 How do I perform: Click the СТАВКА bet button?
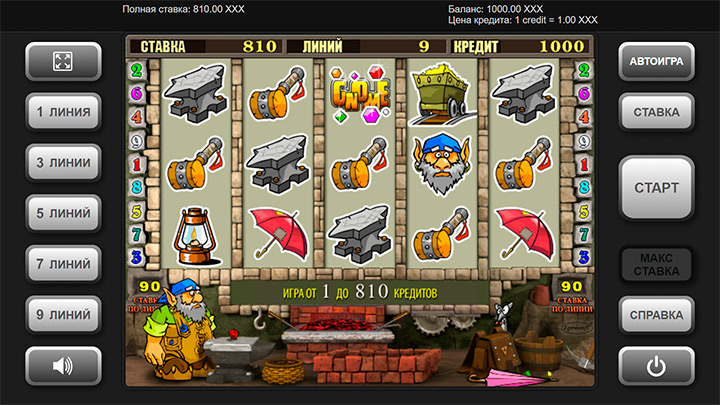(x=656, y=112)
